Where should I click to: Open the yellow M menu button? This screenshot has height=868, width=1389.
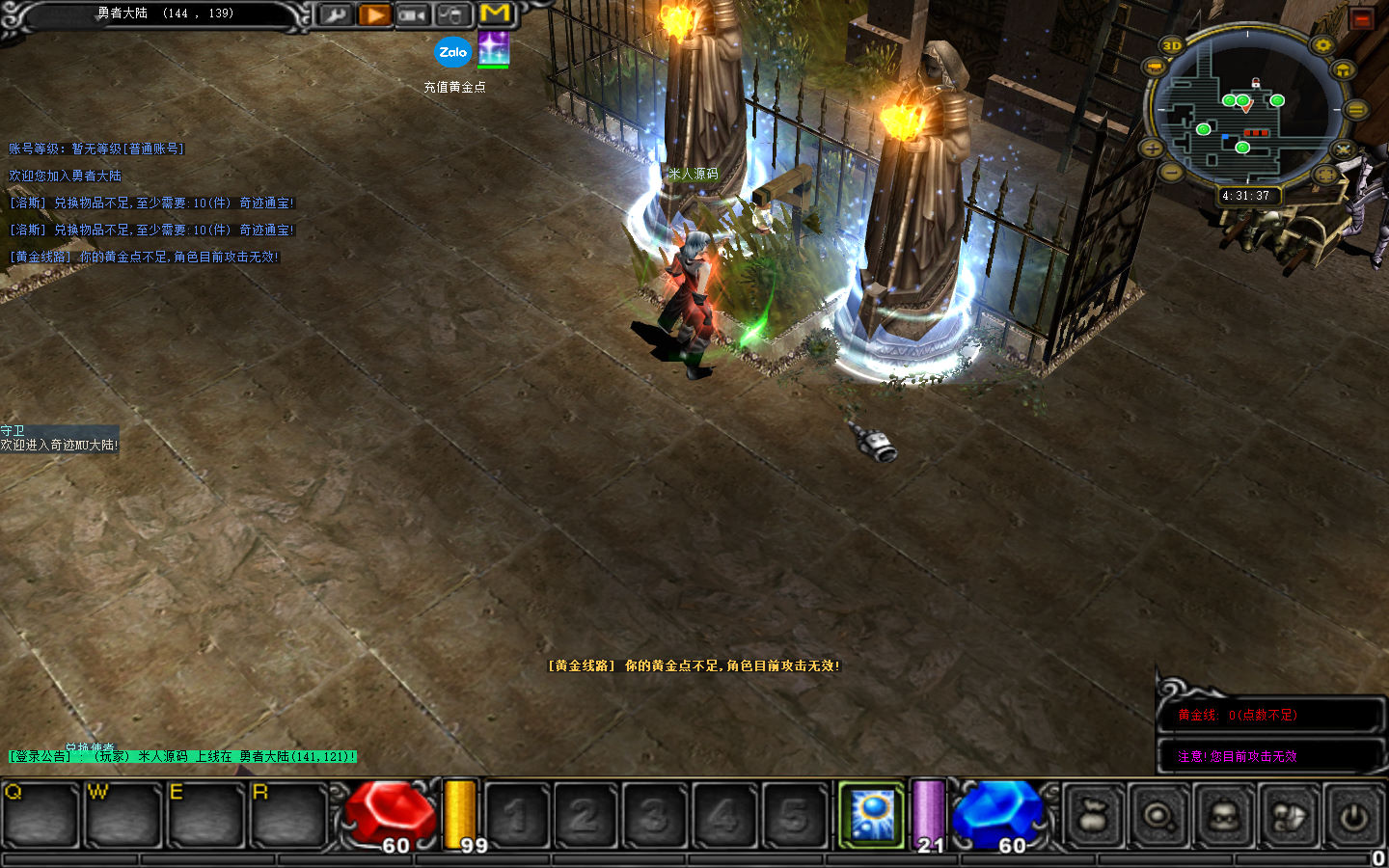click(x=495, y=14)
